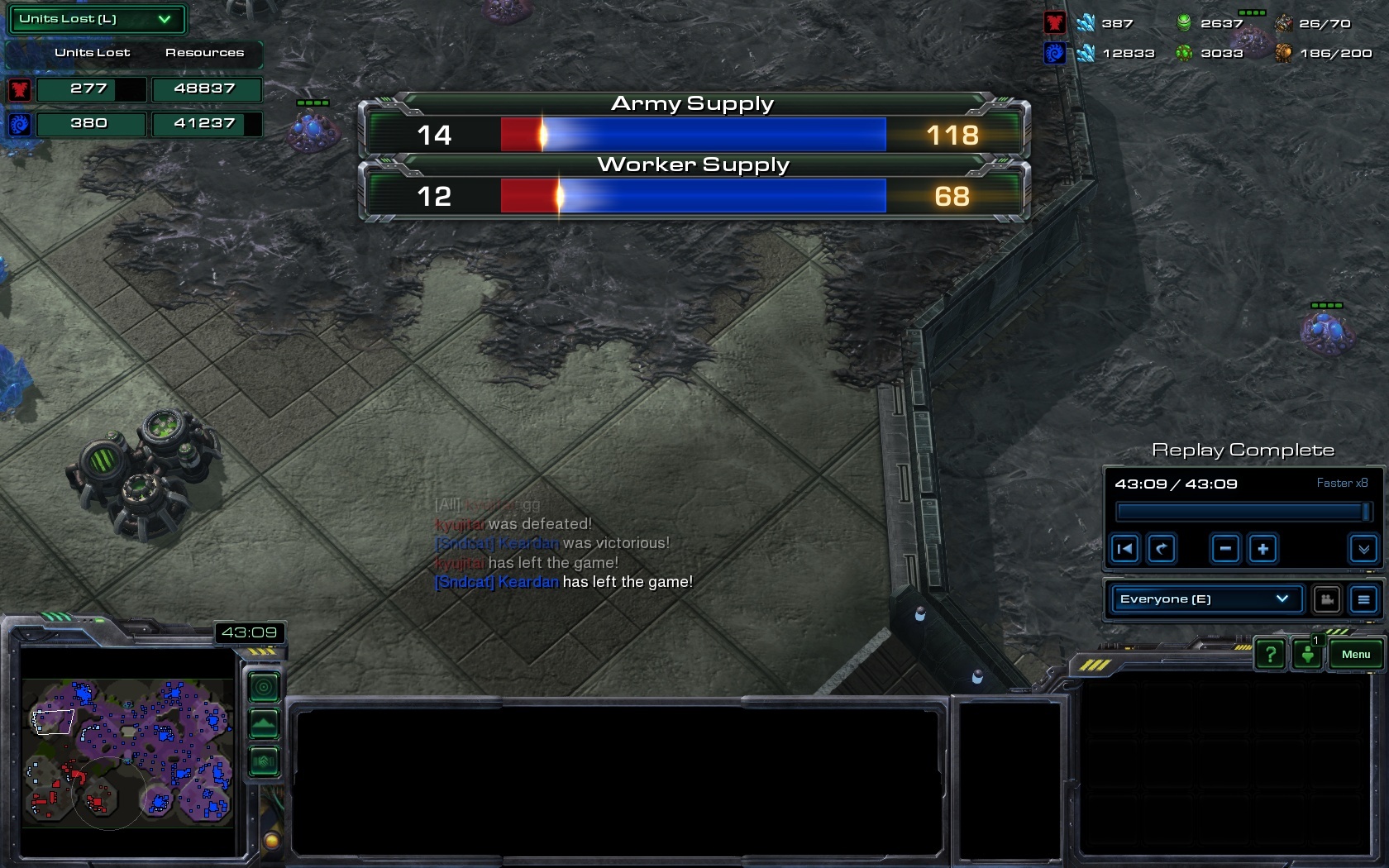
Task: Open the Menu button
Action: pyautogui.click(x=1355, y=655)
